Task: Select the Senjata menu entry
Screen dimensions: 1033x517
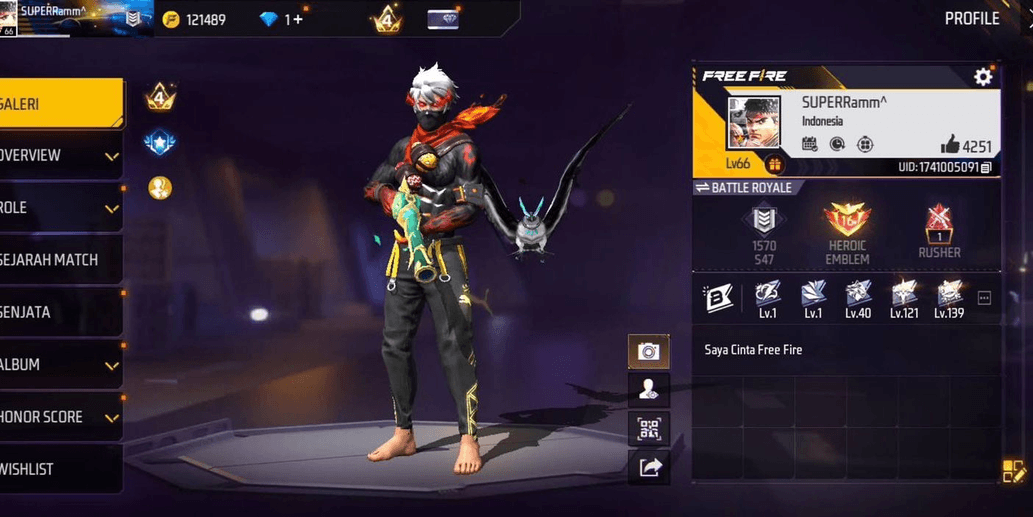Action: 60,312
